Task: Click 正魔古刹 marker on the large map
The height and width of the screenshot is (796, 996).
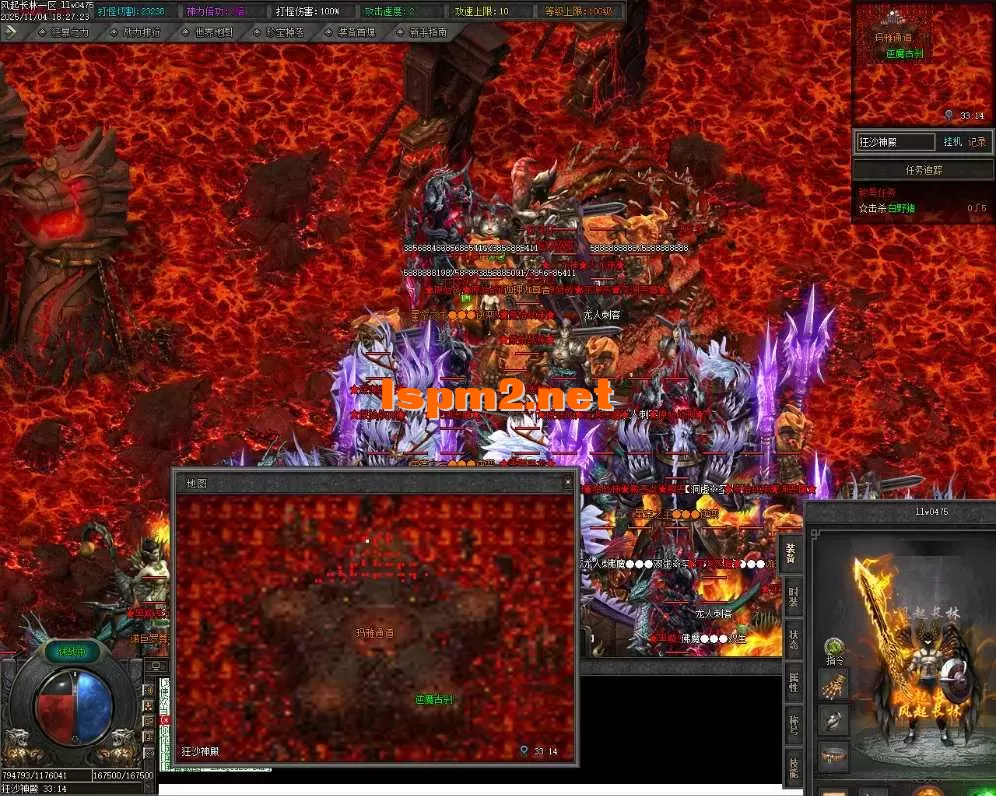Action: [434, 699]
